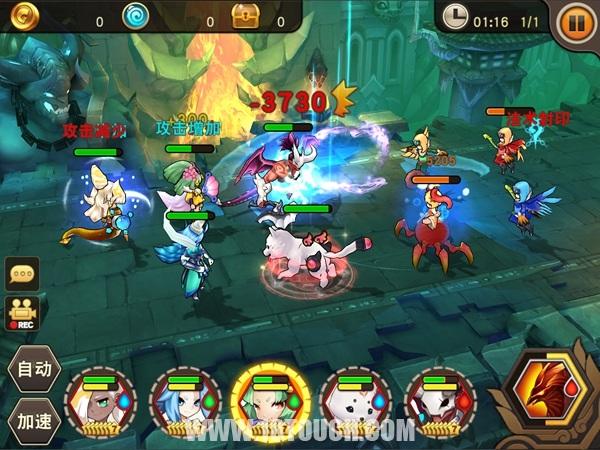Speed up combat with the 加速 button

click(x=31, y=417)
